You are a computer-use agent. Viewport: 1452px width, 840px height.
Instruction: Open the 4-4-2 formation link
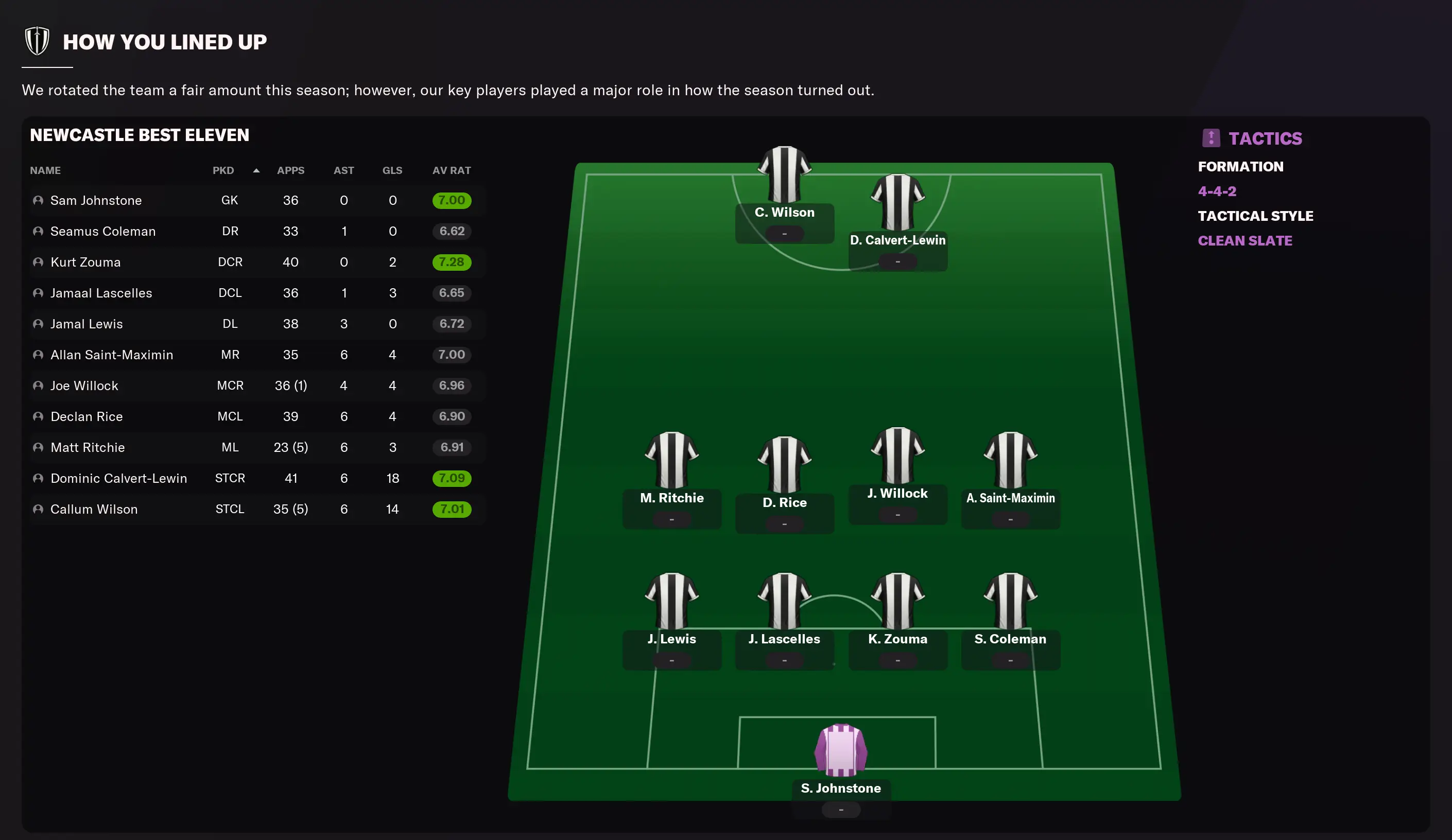pos(1217,191)
